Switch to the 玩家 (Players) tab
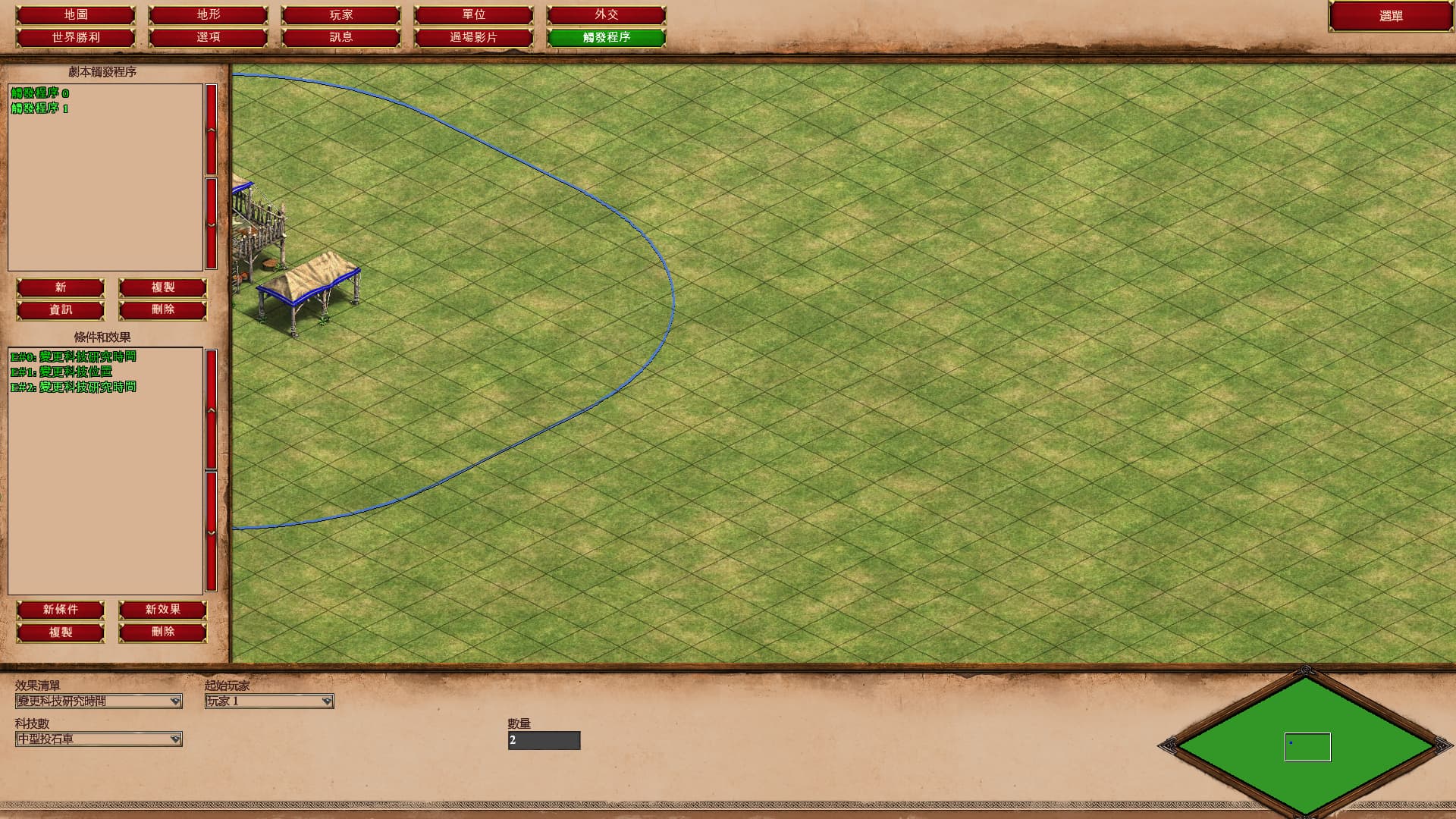Image resolution: width=1456 pixels, height=819 pixels. (x=340, y=14)
